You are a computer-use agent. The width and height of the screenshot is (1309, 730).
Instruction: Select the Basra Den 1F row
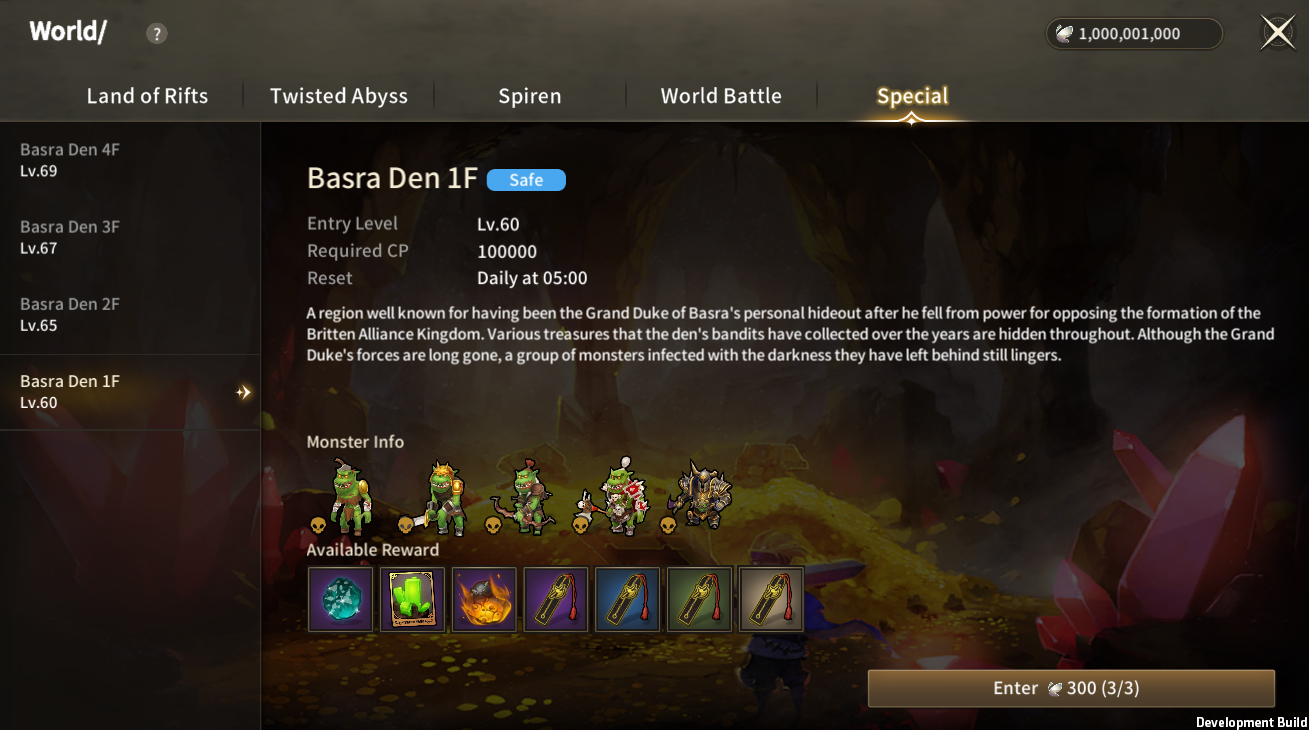(x=130, y=392)
